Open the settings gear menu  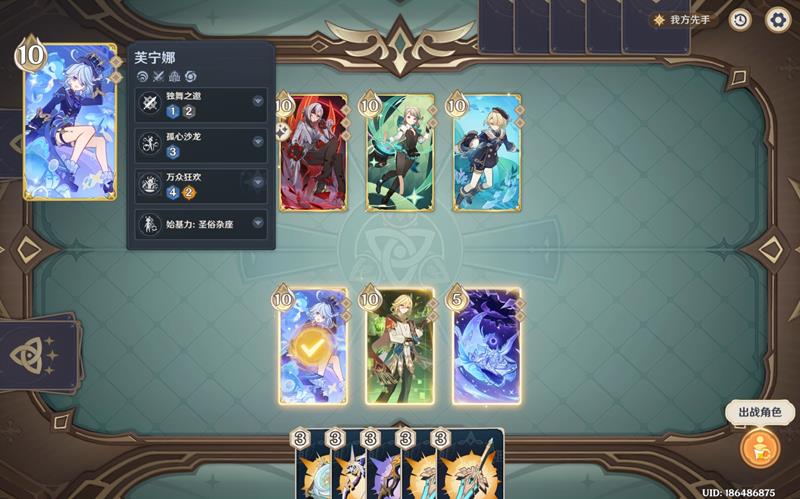tap(777, 19)
